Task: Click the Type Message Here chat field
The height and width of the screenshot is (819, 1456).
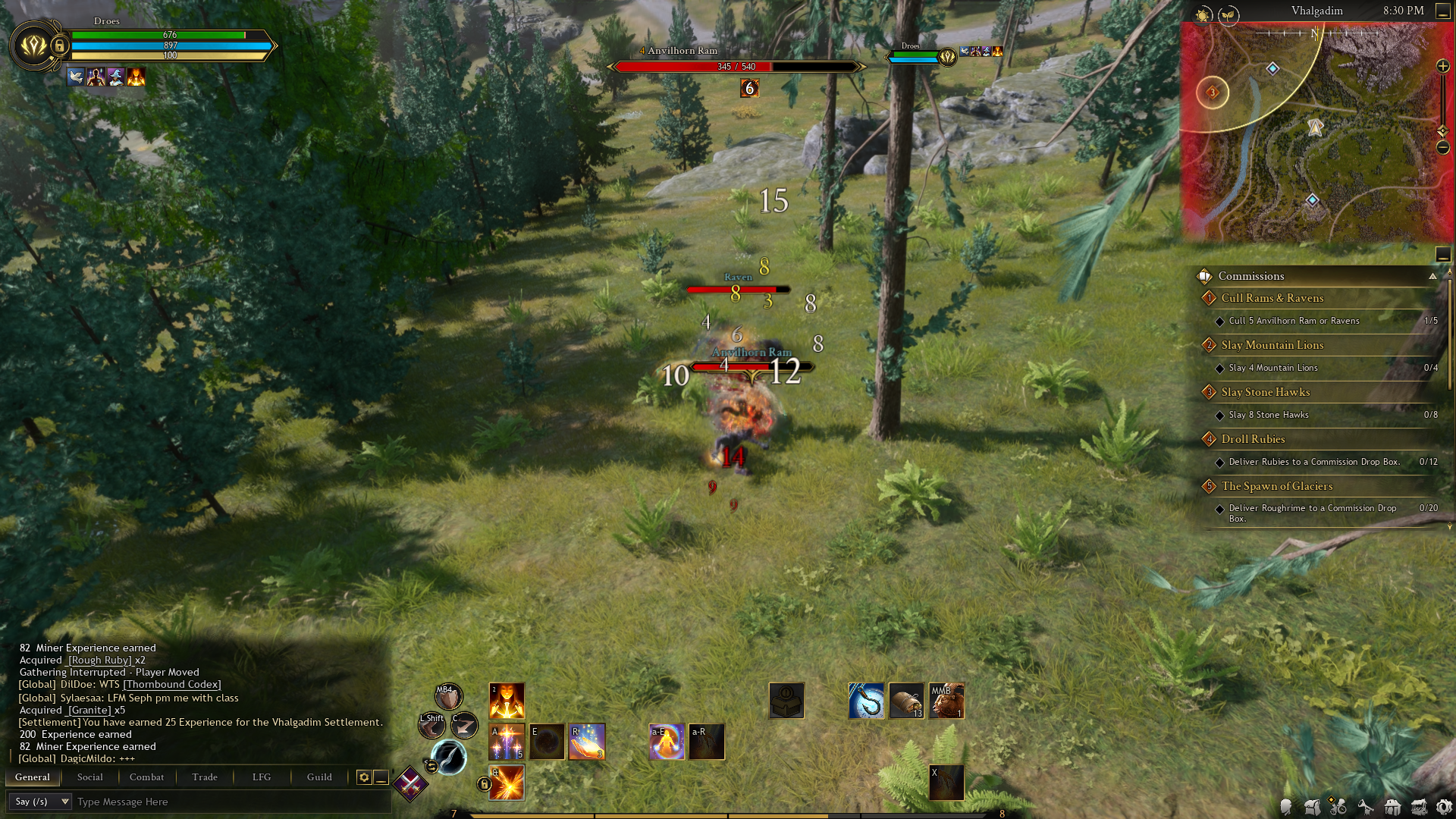Action: point(227,802)
